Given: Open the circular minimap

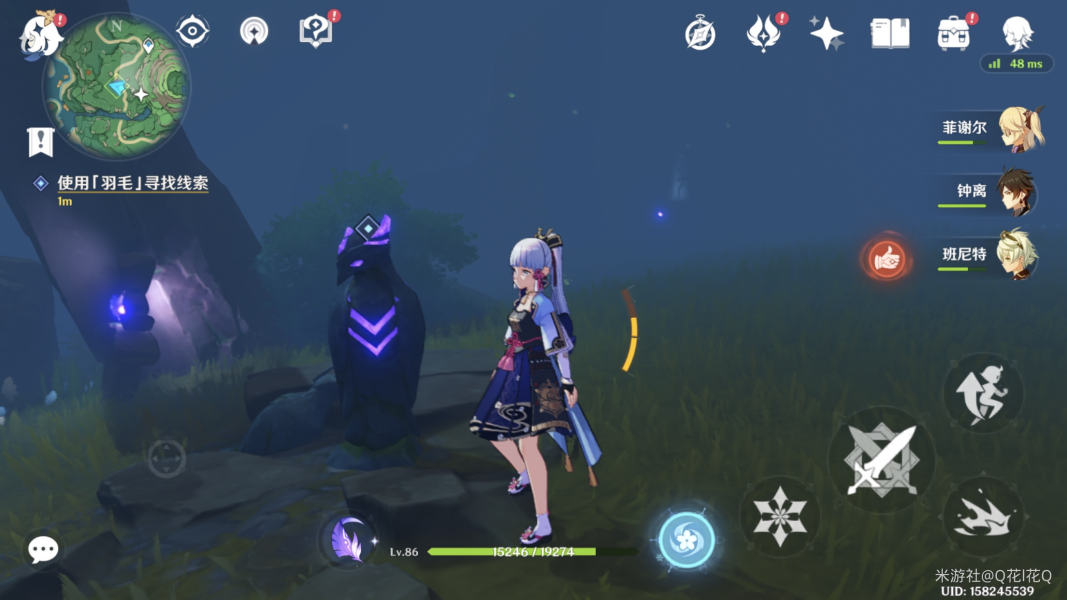Looking at the screenshot, I should click(x=116, y=86).
